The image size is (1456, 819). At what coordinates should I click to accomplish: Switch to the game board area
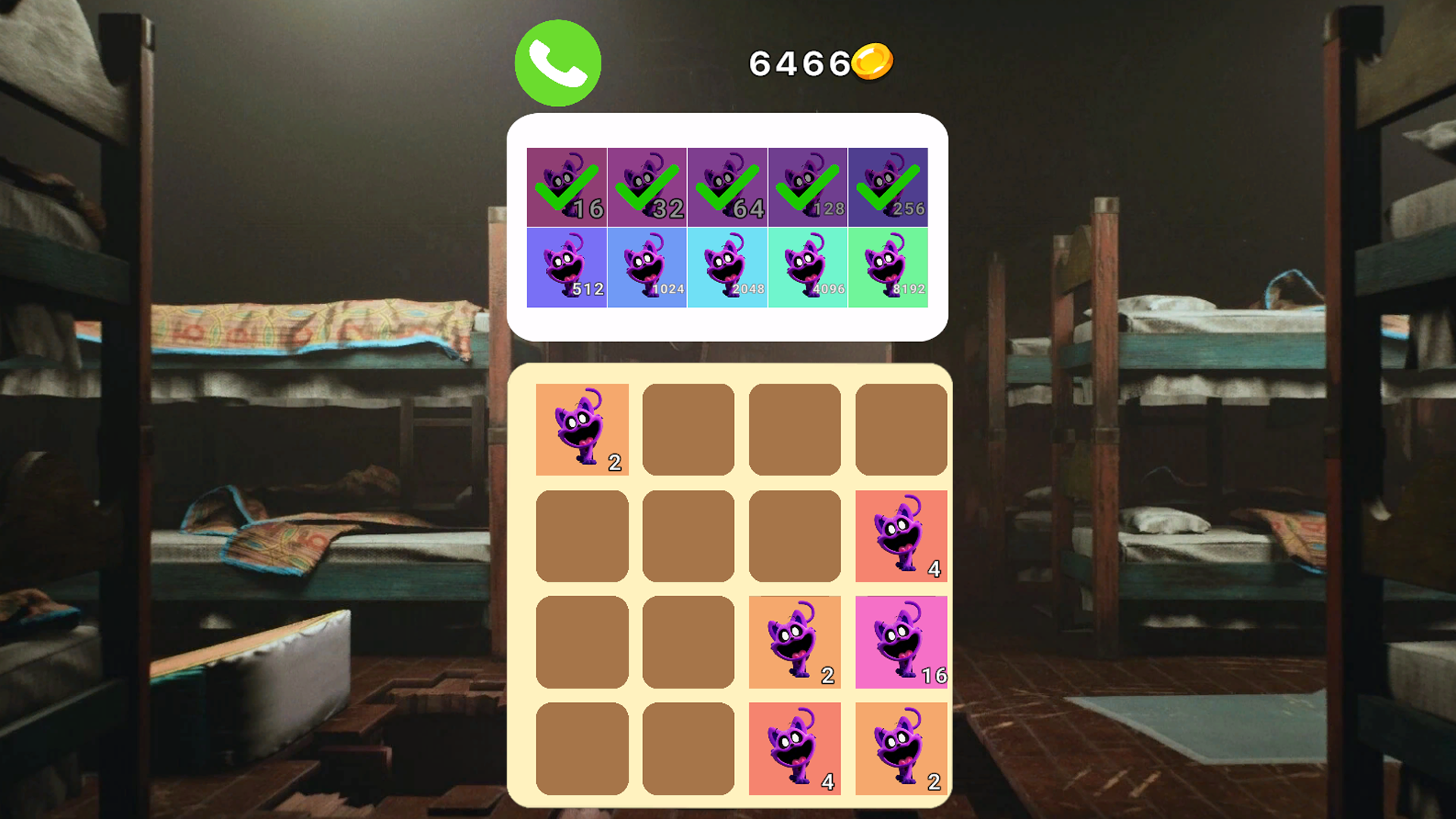(728, 591)
